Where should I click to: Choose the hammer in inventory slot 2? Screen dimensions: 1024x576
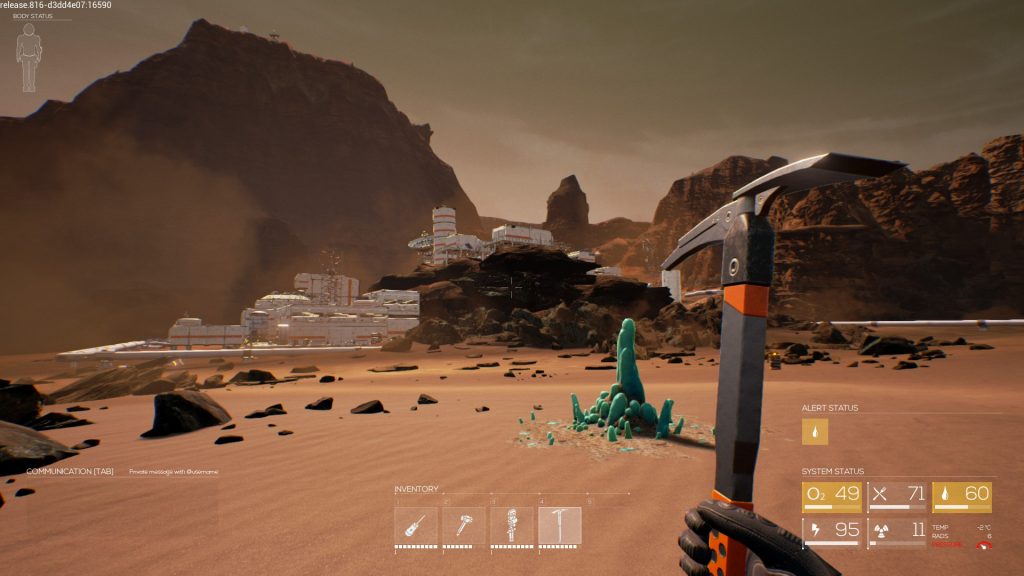[x=464, y=525]
